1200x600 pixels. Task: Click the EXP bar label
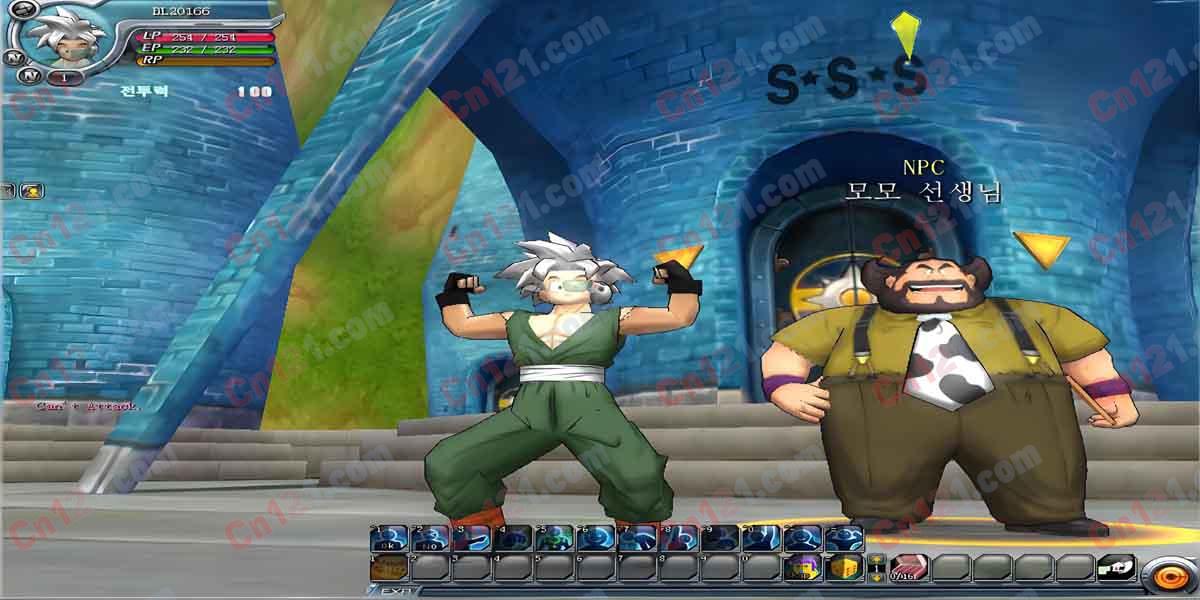tap(392, 592)
